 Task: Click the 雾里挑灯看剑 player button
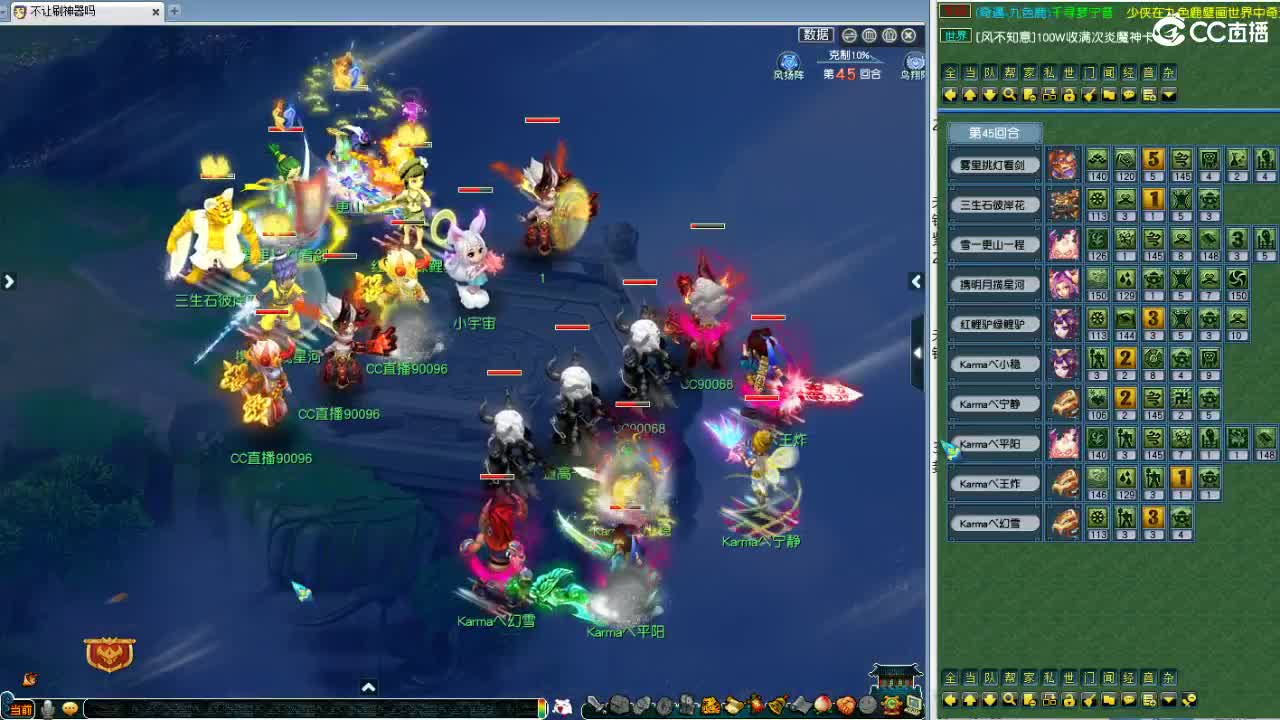tap(994, 164)
